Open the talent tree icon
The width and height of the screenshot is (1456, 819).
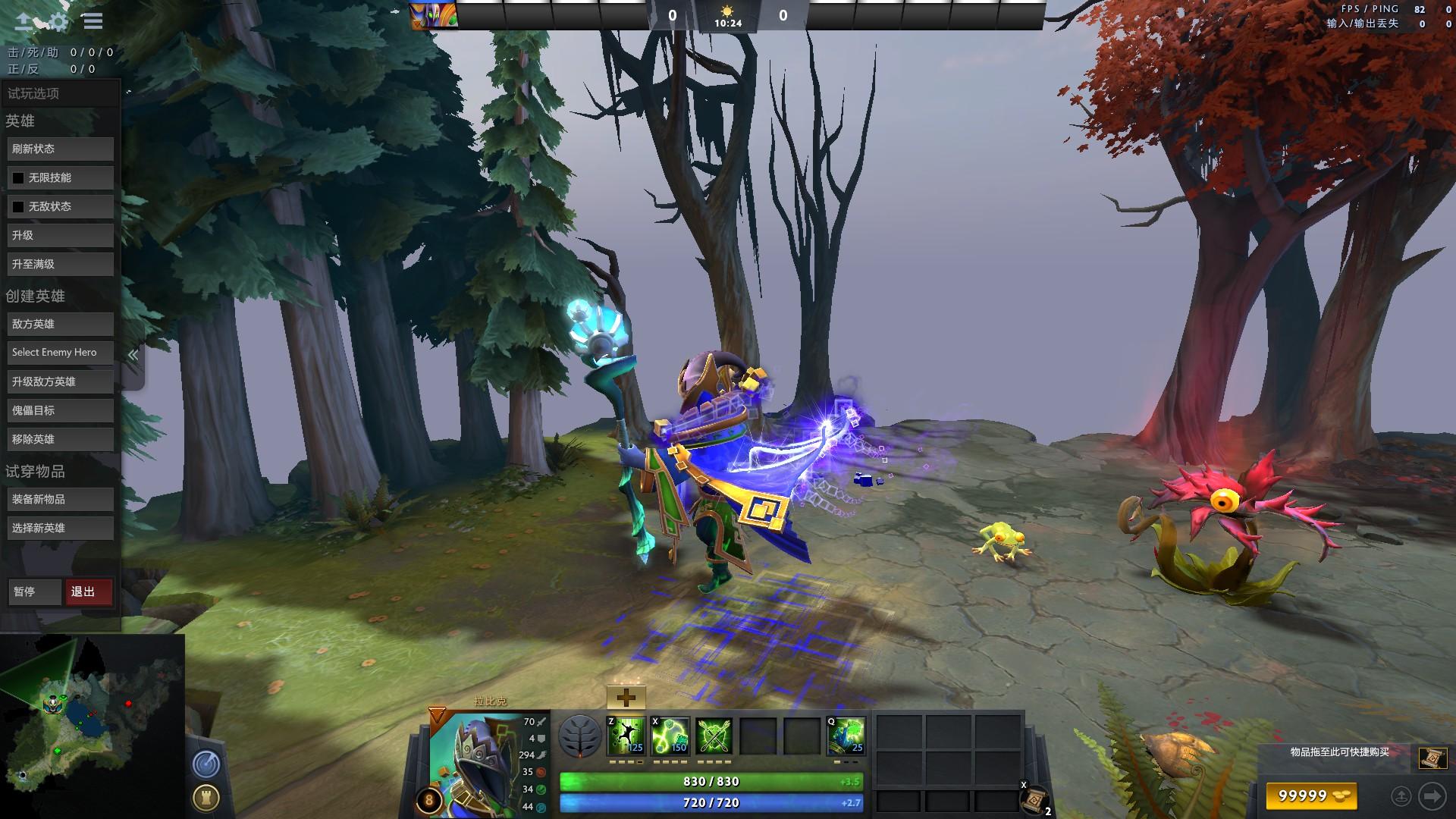pos(580,736)
